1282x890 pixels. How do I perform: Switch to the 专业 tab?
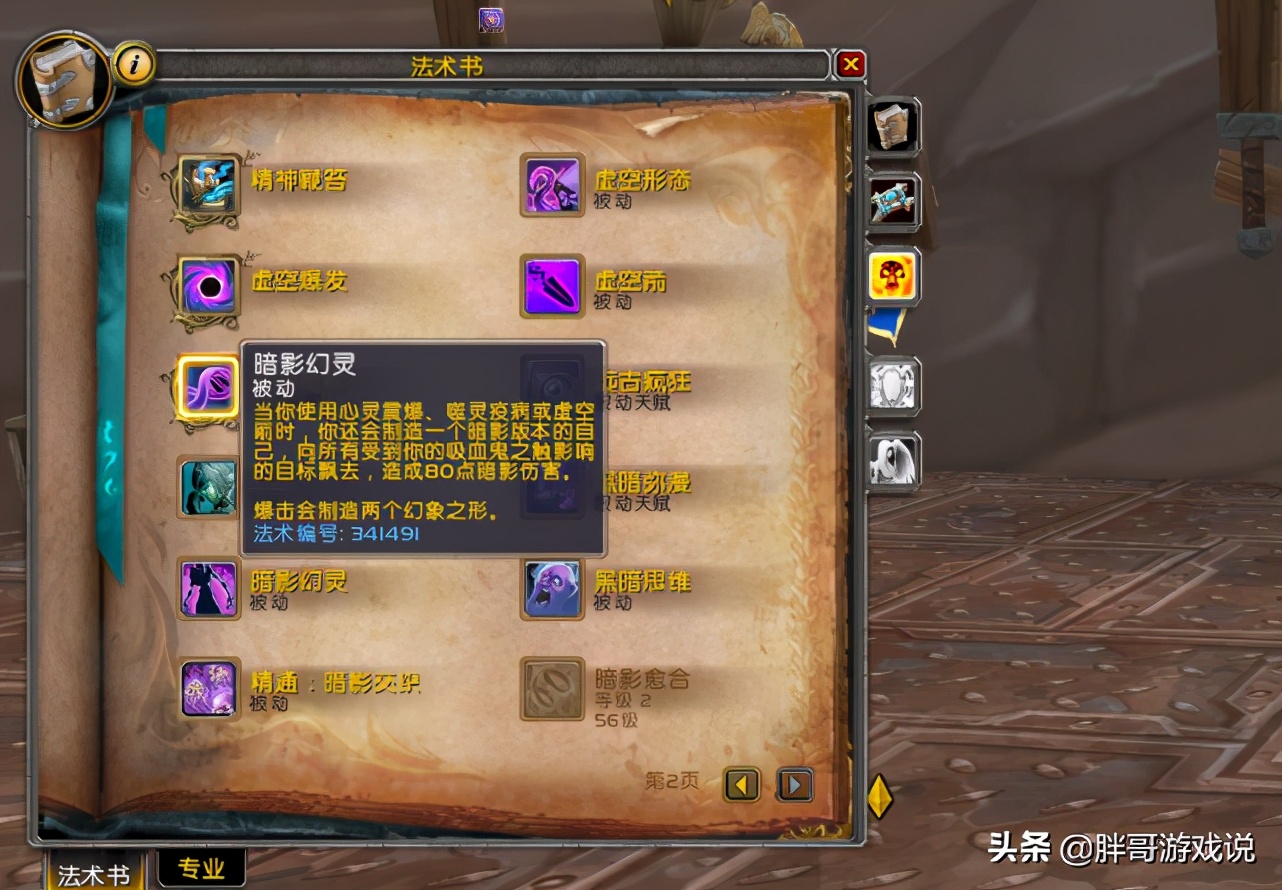(200, 869)
